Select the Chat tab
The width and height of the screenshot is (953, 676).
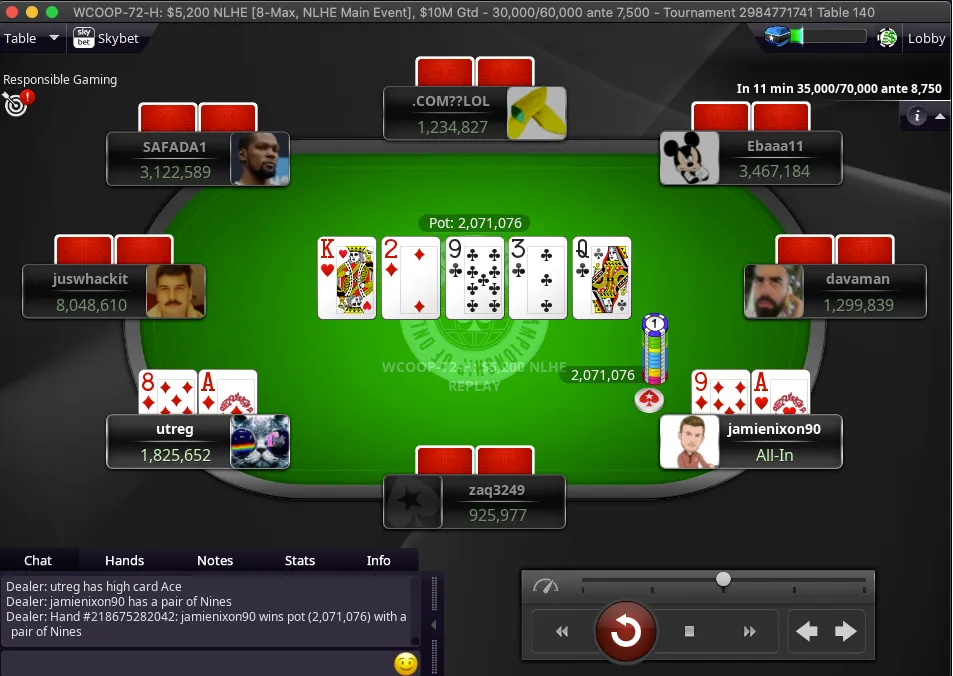38,561
